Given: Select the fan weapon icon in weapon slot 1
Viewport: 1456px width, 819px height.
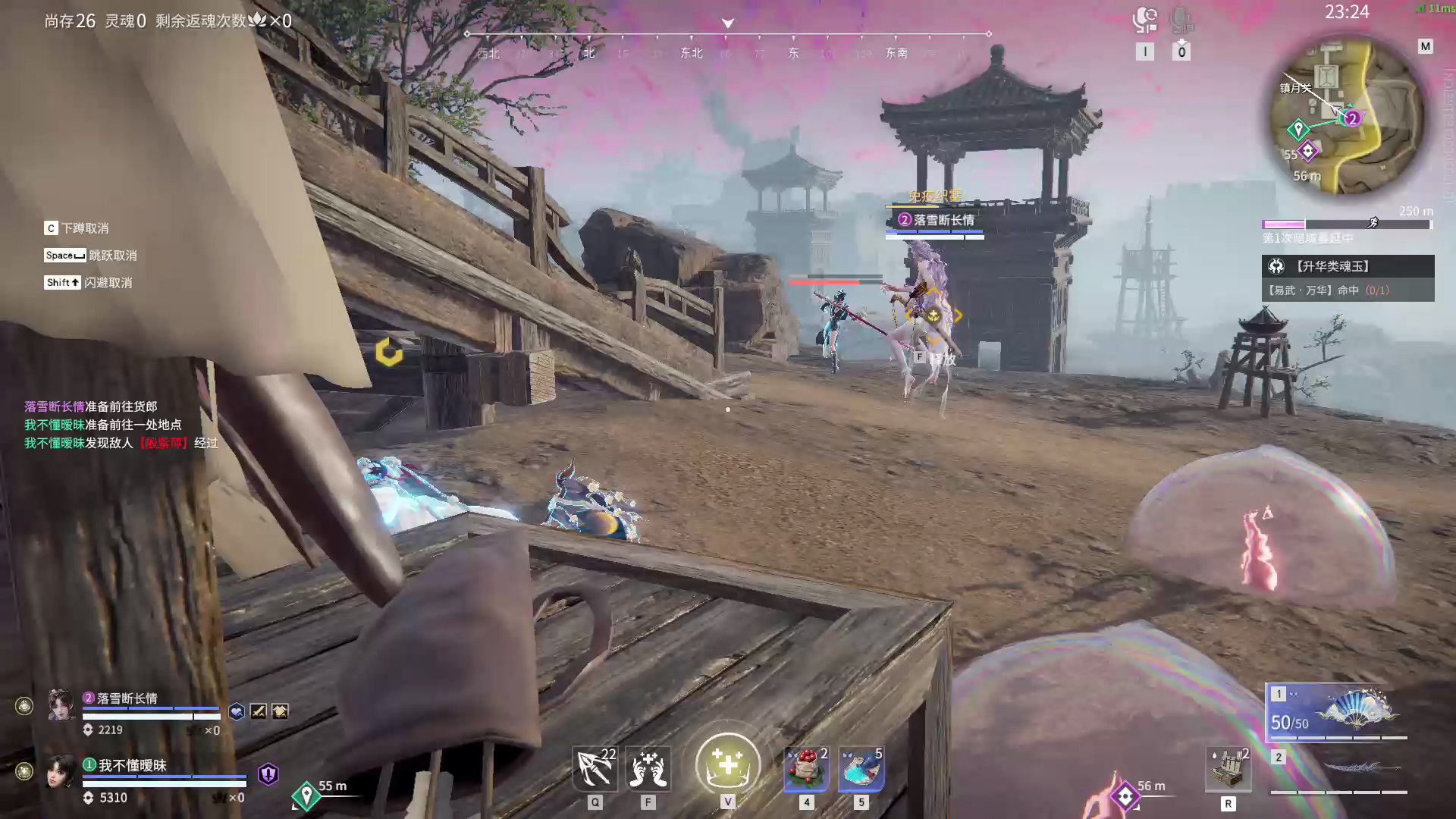Looking at the screenshot, I should click(1357, 709).
